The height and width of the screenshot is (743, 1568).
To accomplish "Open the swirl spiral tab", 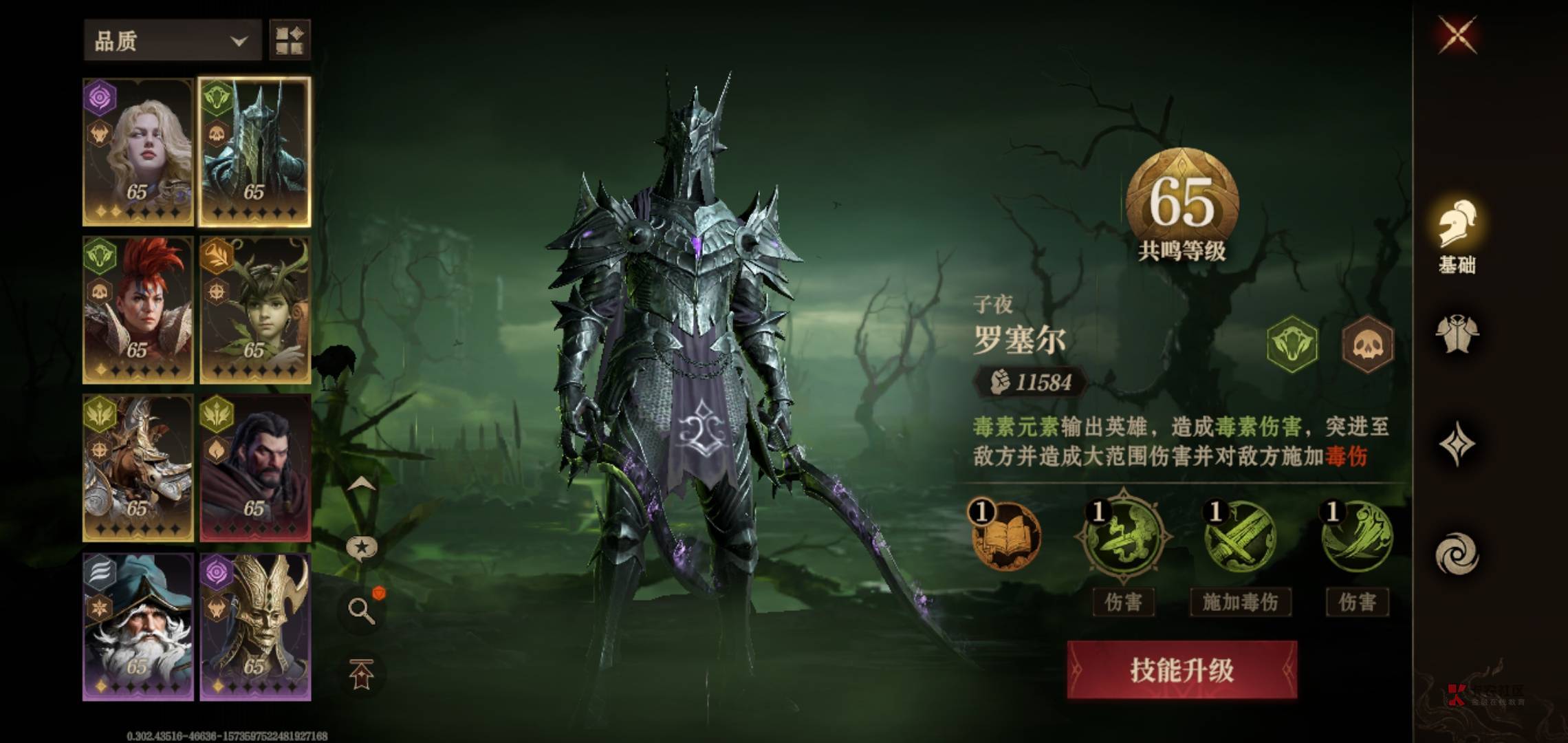I will [1457, 554].
